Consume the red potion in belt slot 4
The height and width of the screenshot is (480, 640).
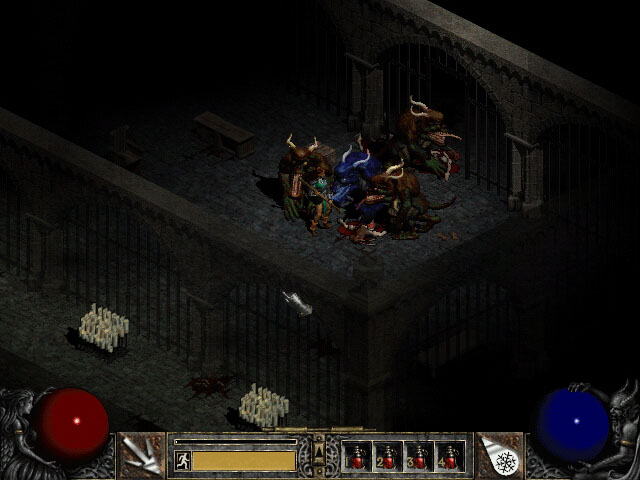point(450,457)
